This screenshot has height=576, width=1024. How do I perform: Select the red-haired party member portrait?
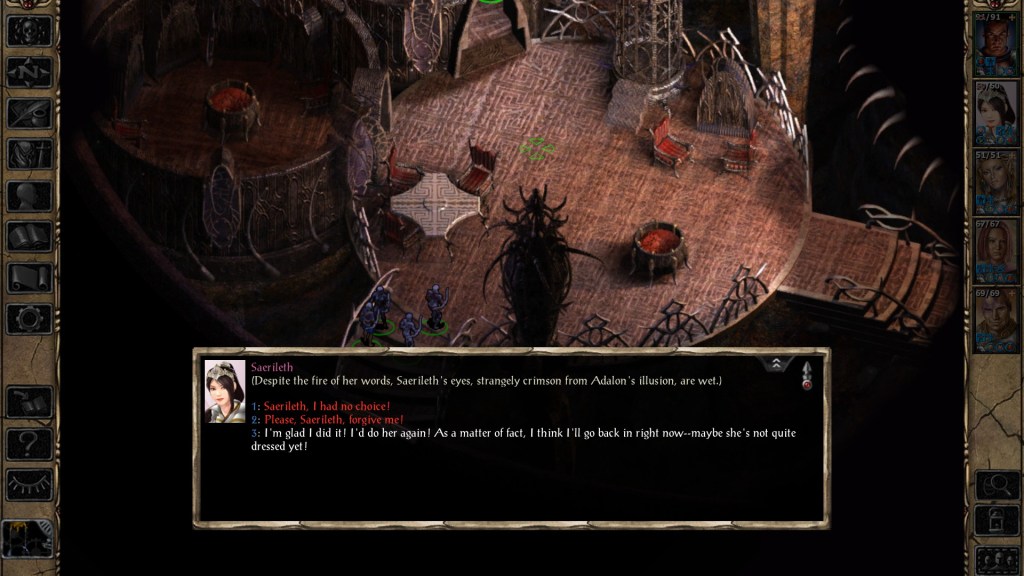click(996, 251)
